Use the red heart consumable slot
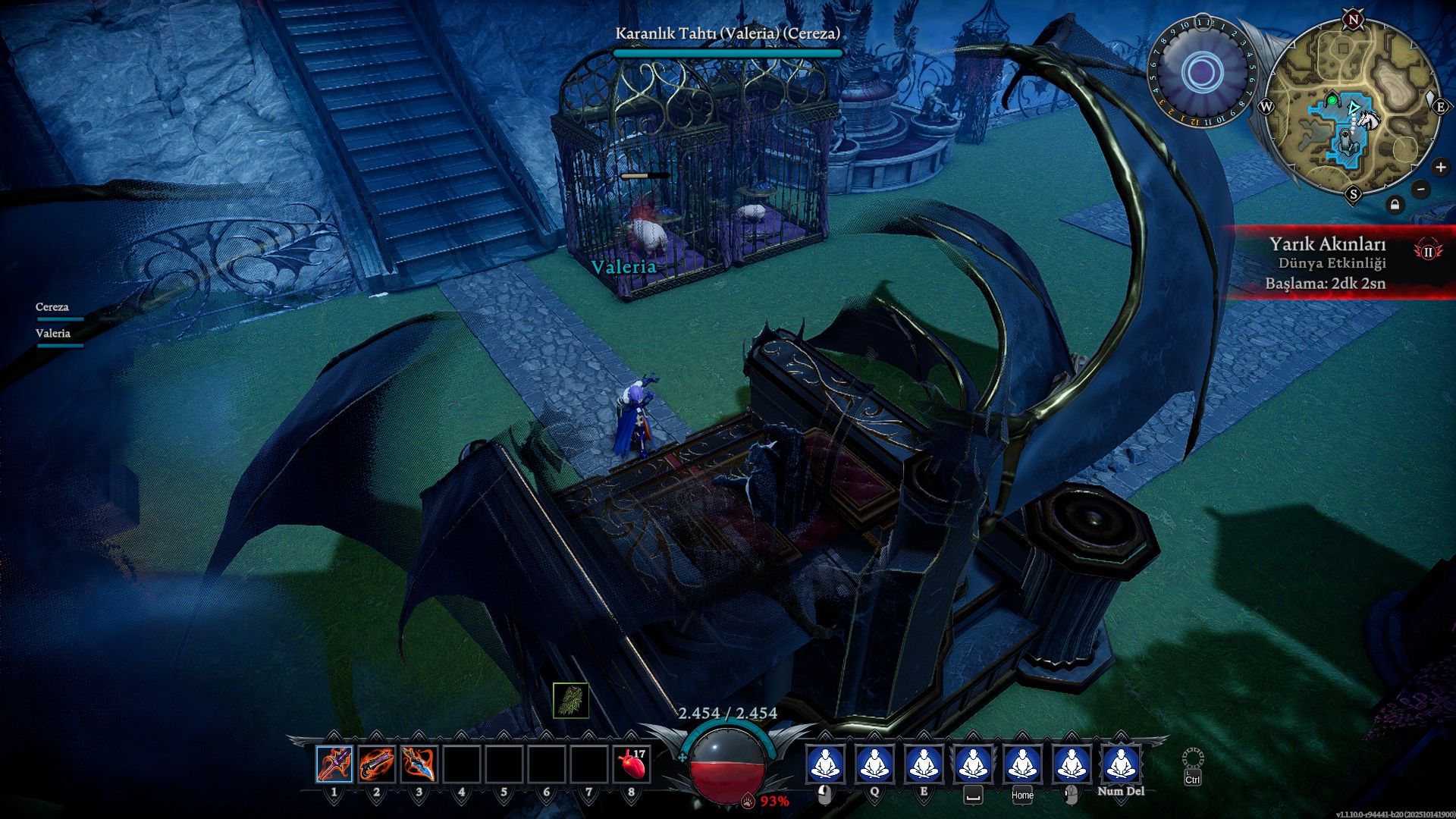 (632, 764)
